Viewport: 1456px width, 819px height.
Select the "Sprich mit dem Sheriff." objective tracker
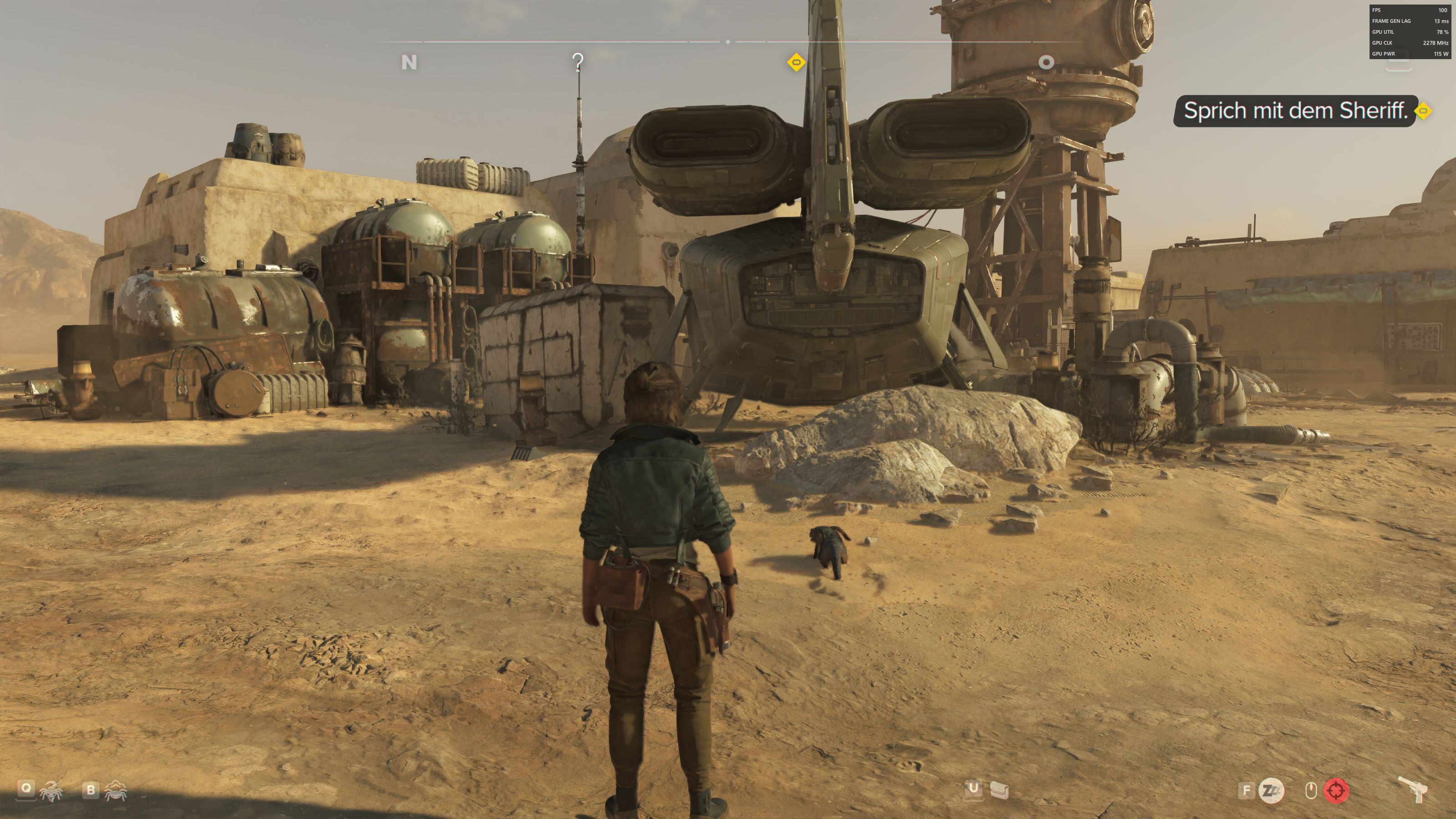(x=1294, y=111)
